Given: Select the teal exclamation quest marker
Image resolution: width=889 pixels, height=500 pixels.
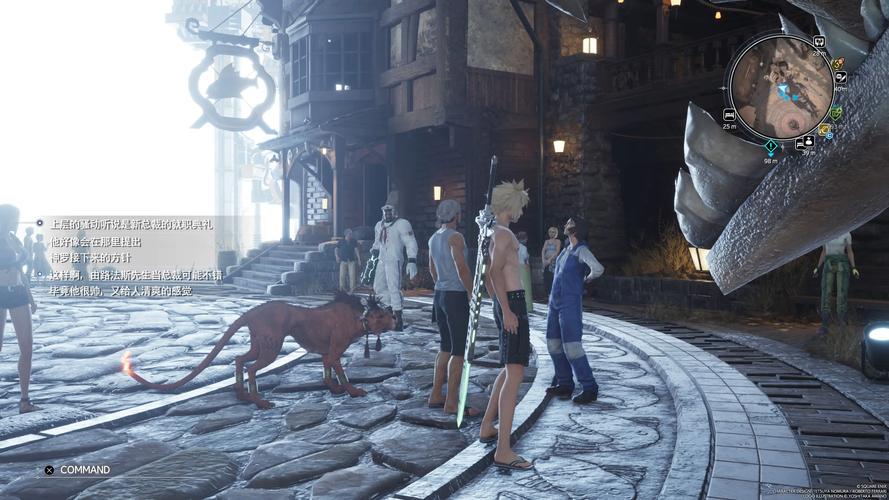Looking at the screenshot, I should 771,146.
